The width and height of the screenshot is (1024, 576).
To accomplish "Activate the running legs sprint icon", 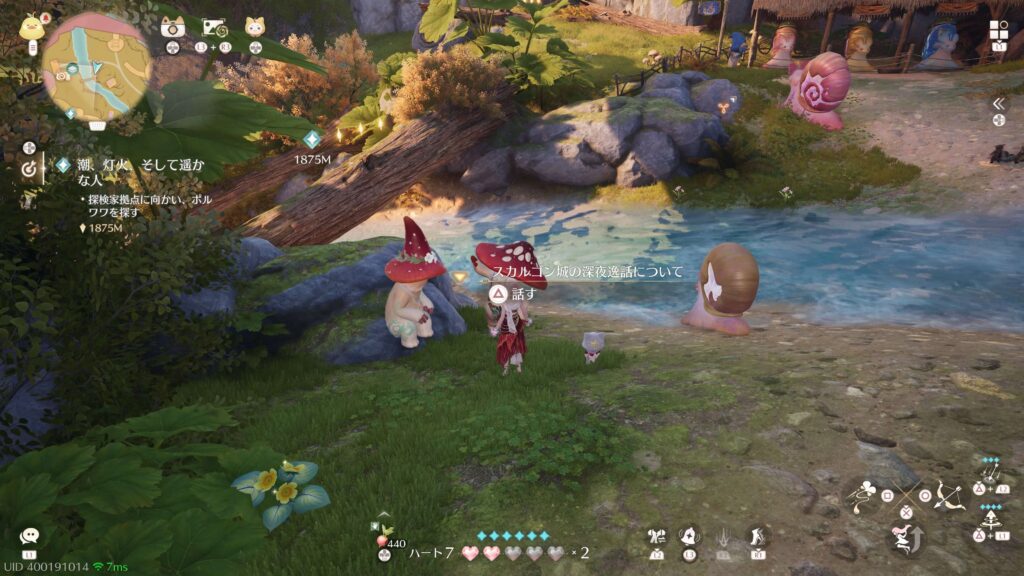I will coord(757,537).
